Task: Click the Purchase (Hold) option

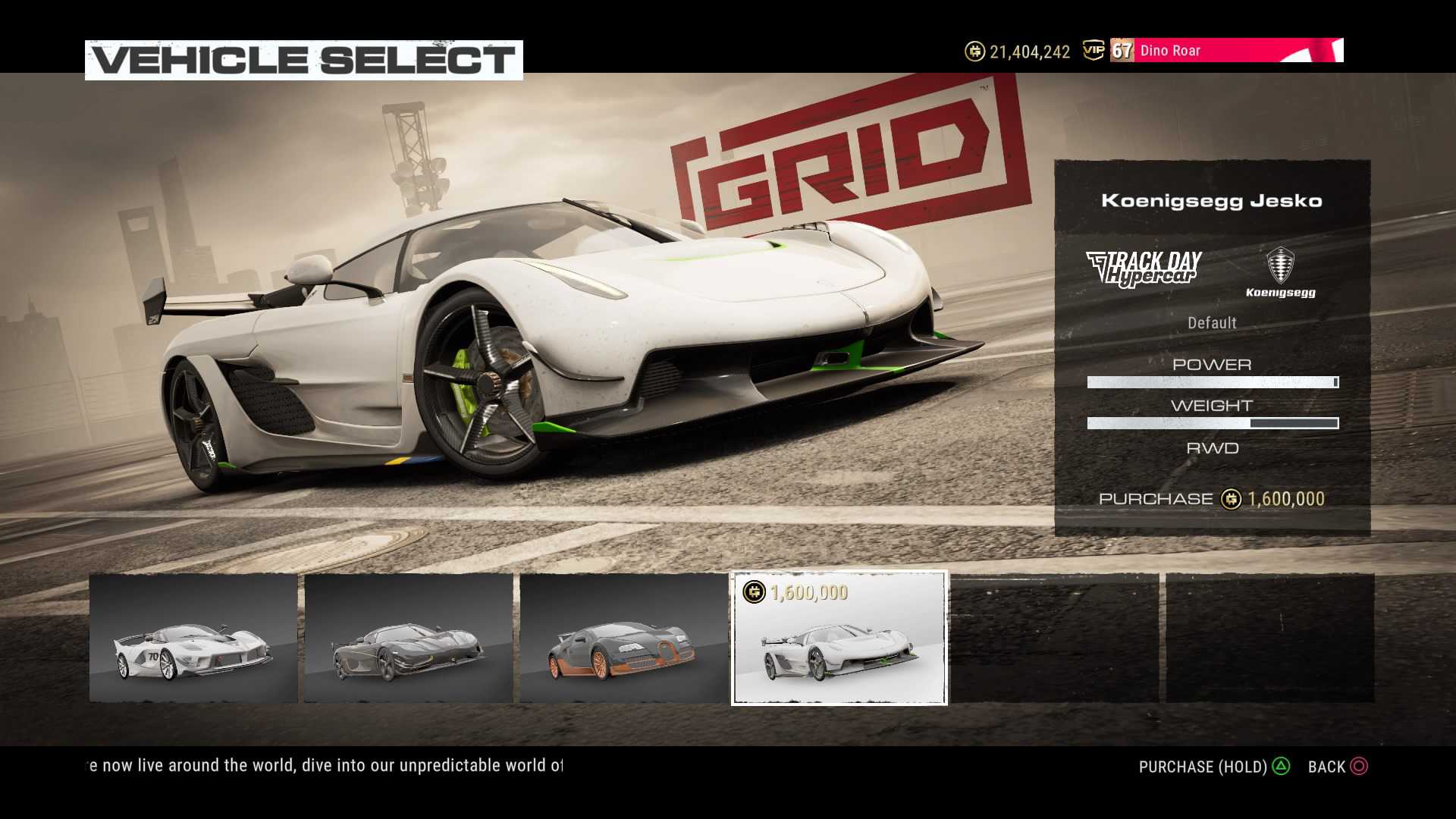Action: (x=1213, y=767)
